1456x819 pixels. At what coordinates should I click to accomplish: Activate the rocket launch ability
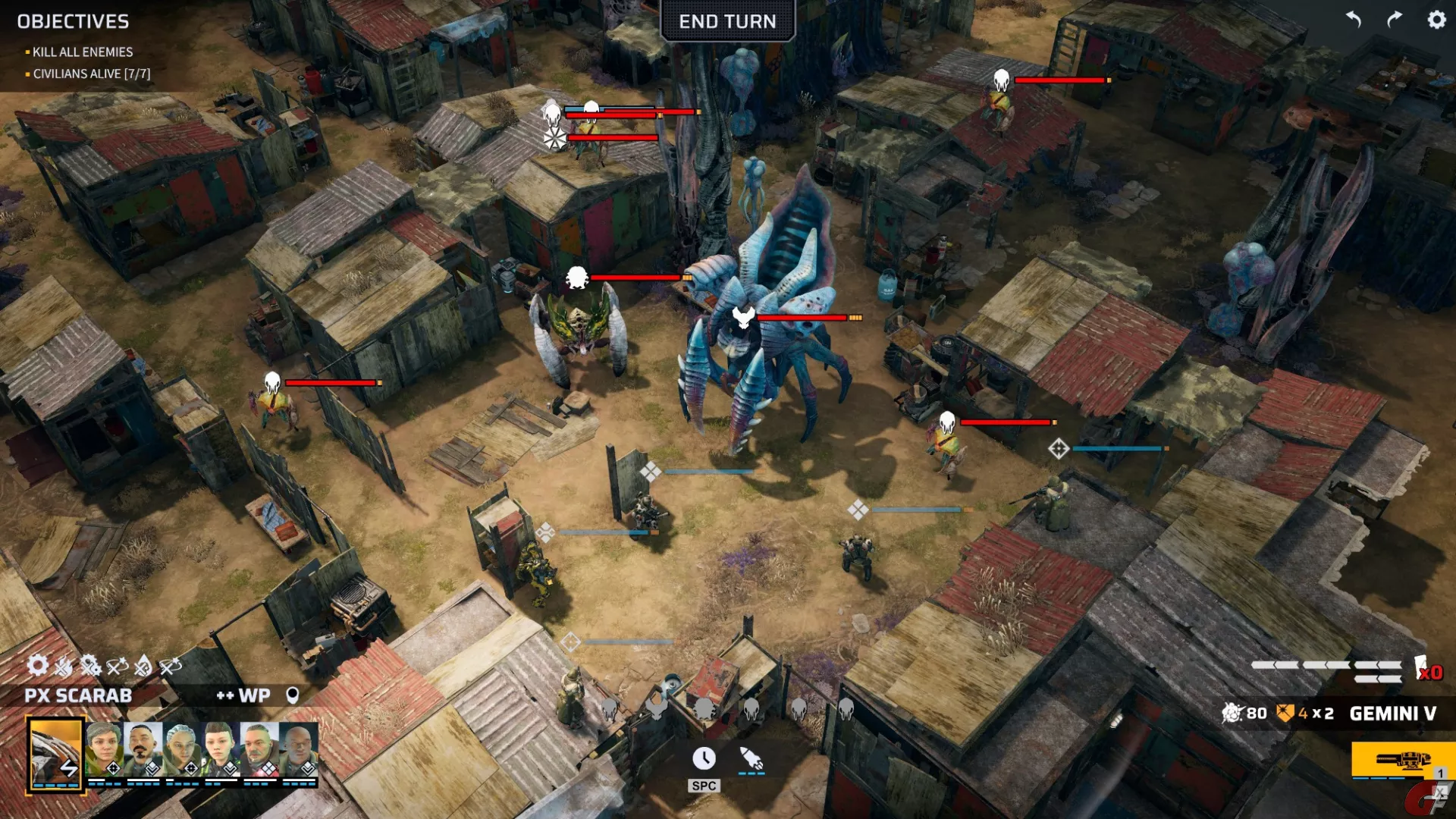(x=752, y=758)
